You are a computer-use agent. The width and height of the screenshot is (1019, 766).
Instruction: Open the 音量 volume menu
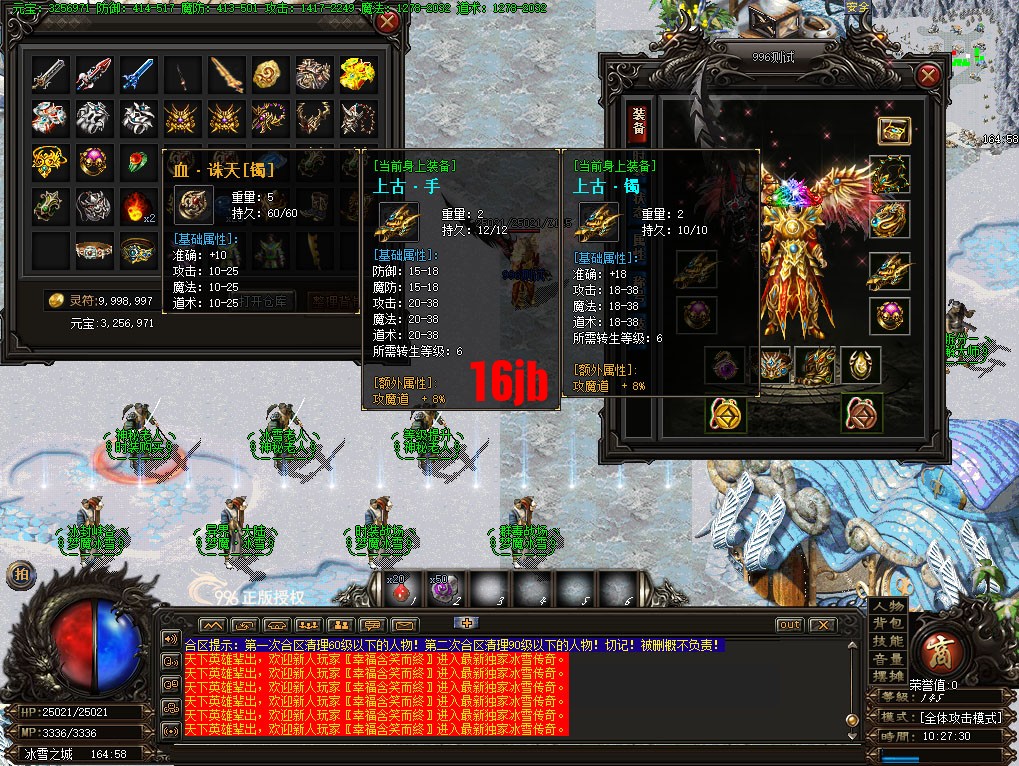(x=888, y=659)
